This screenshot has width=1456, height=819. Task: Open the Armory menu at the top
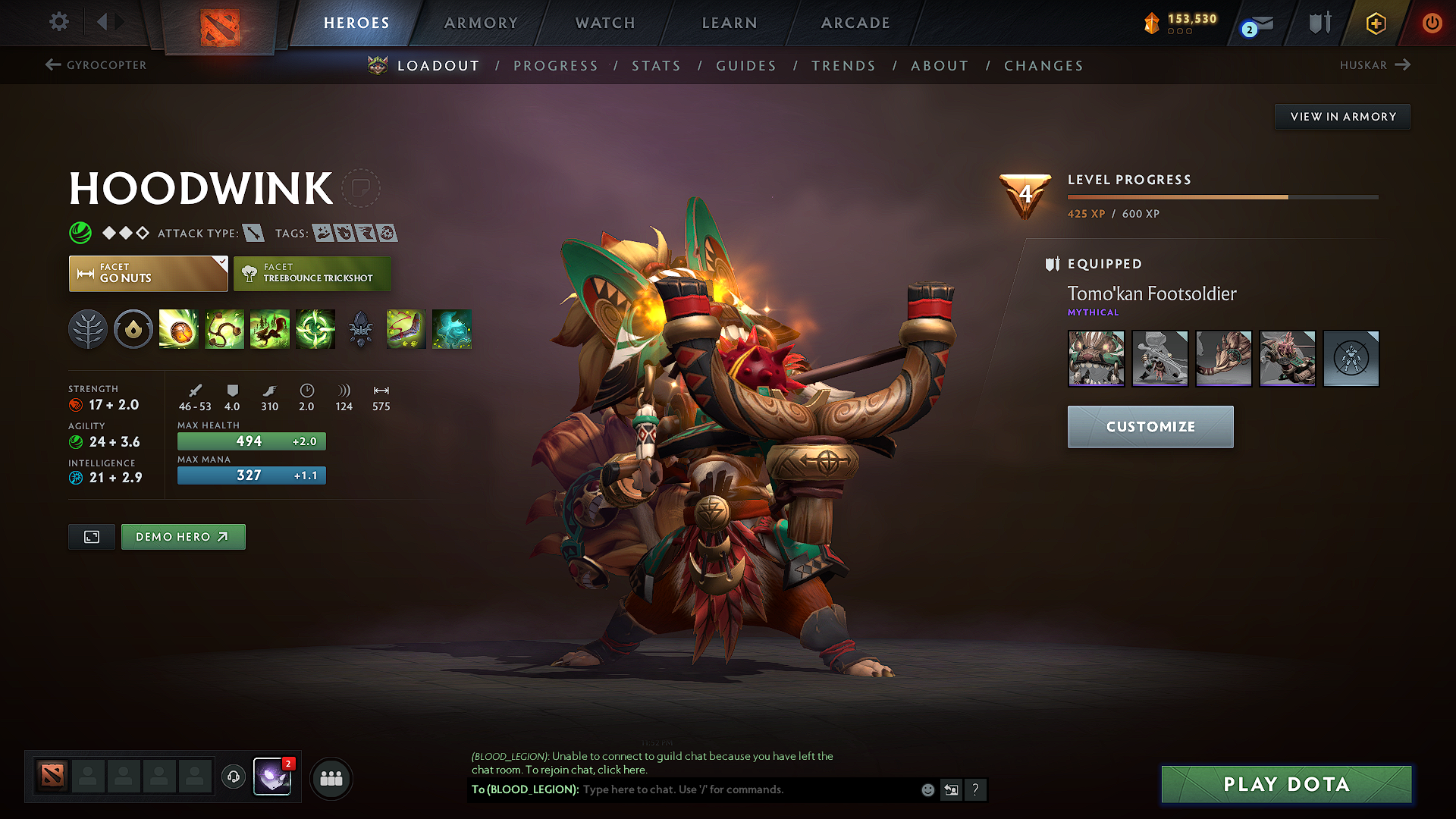click(x=481, y=23)
